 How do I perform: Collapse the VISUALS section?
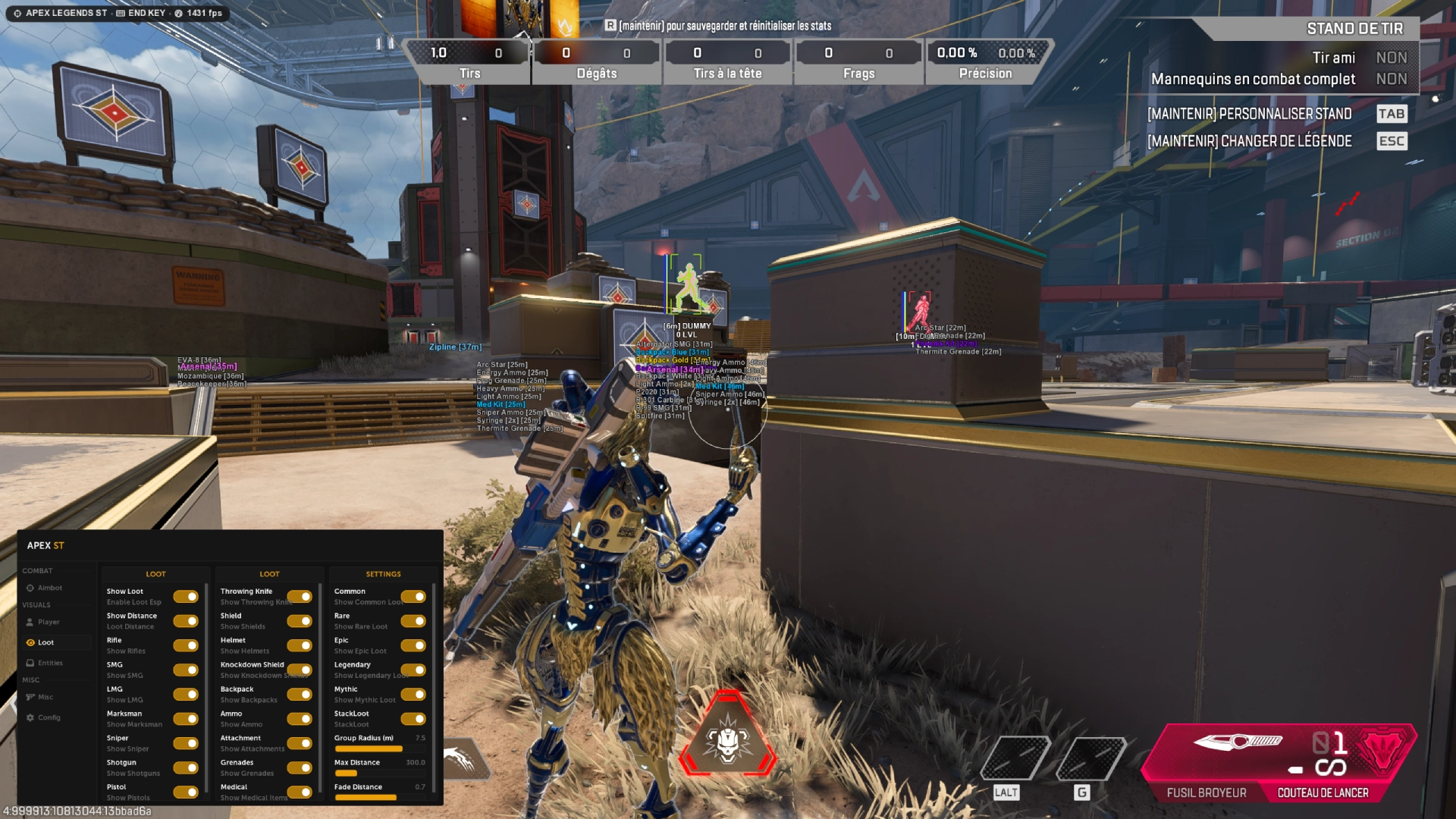tap(36, 604)
